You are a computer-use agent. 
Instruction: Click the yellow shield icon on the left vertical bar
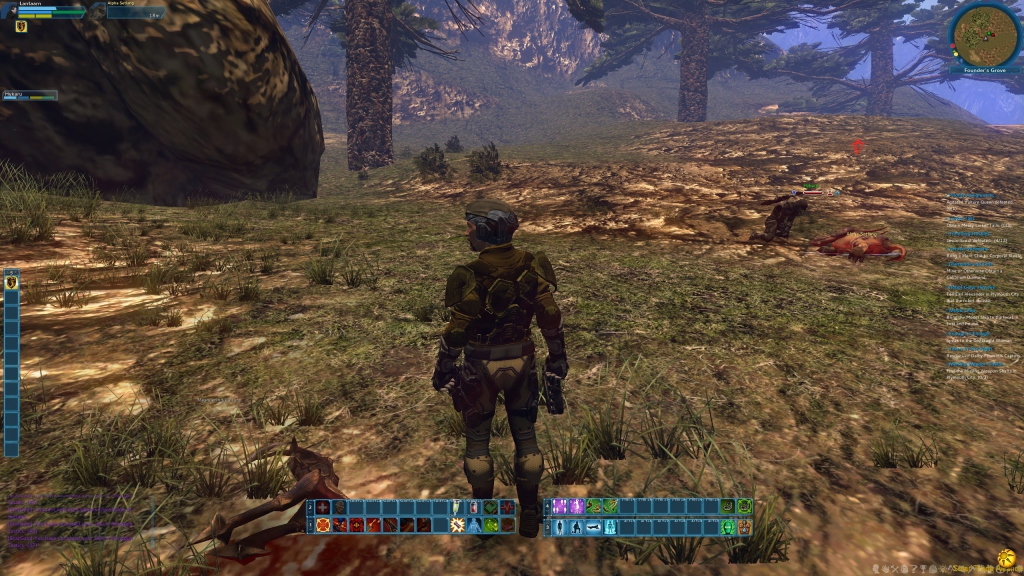pos(12,283)
